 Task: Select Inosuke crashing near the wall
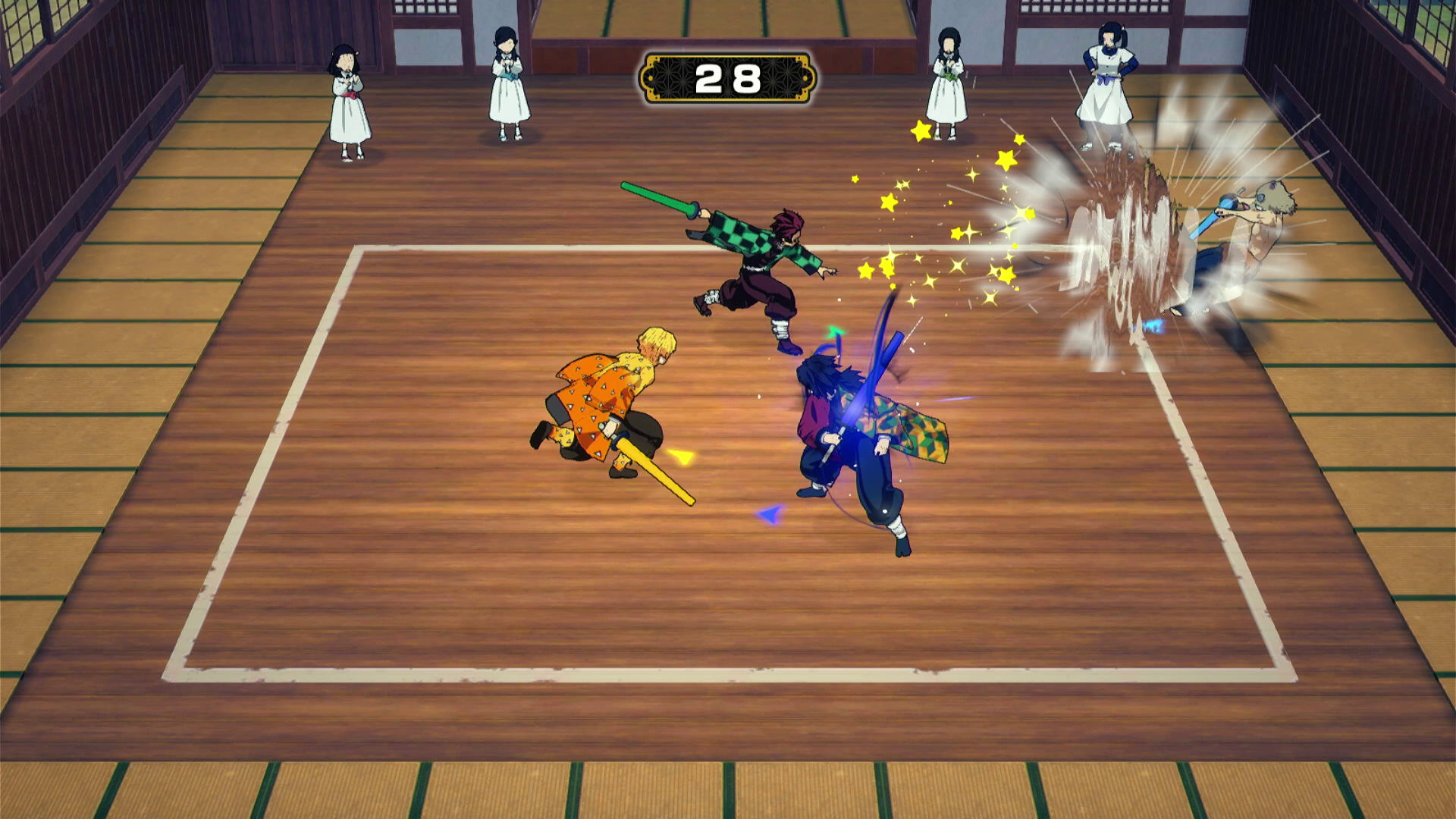[1251, 227]
